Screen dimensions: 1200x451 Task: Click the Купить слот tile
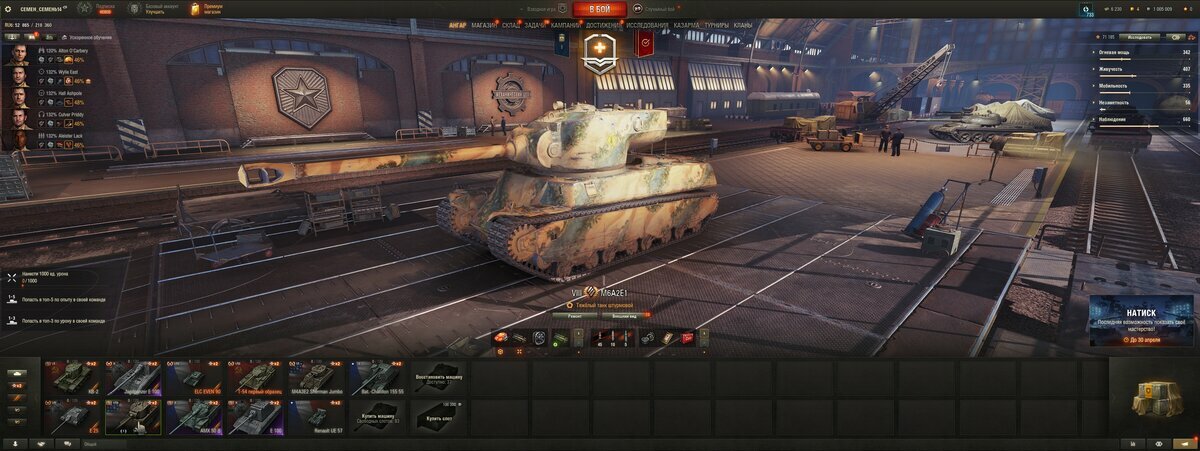coord(438,416)
